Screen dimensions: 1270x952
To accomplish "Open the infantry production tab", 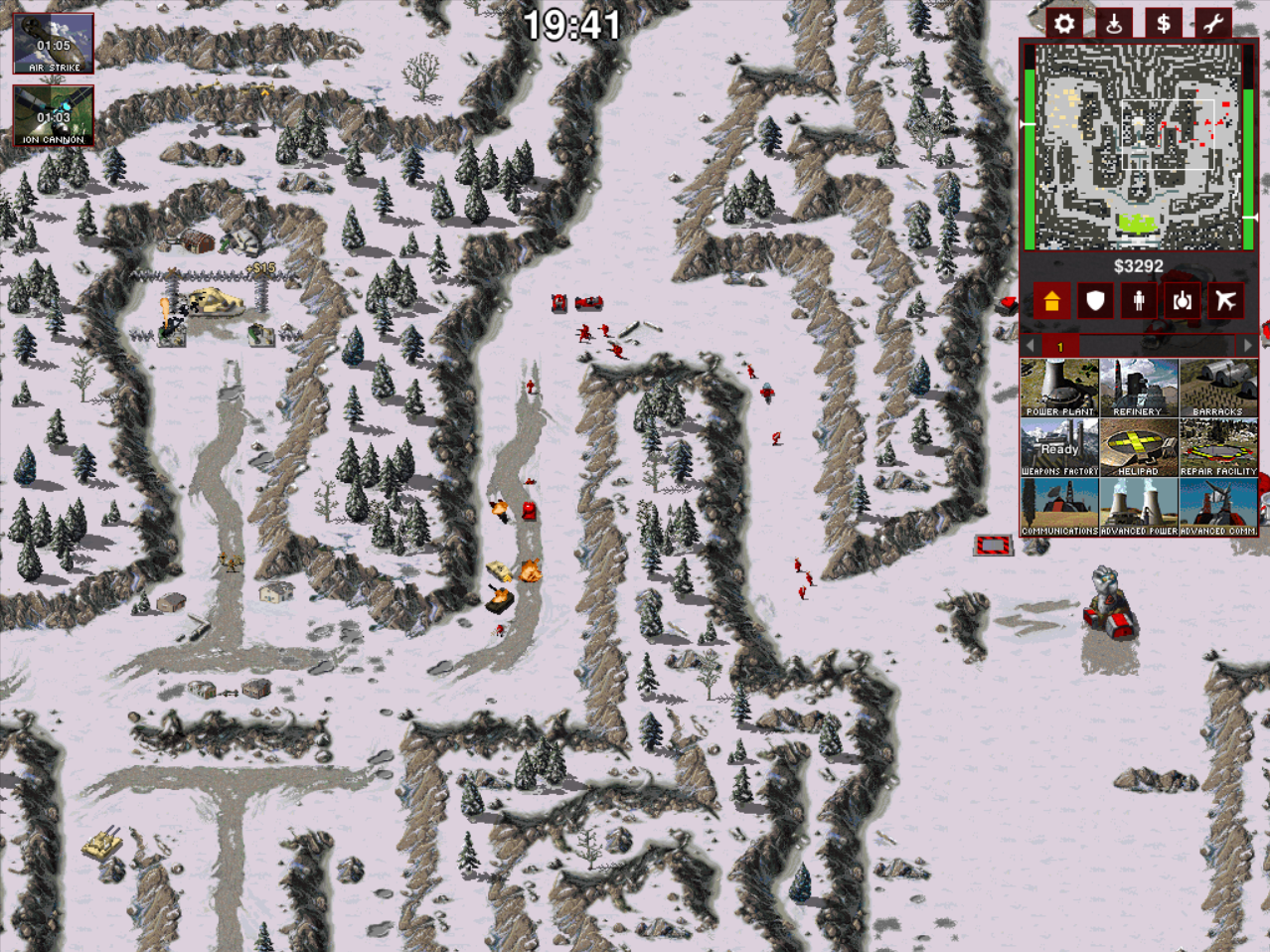I will pos(1139,300).
